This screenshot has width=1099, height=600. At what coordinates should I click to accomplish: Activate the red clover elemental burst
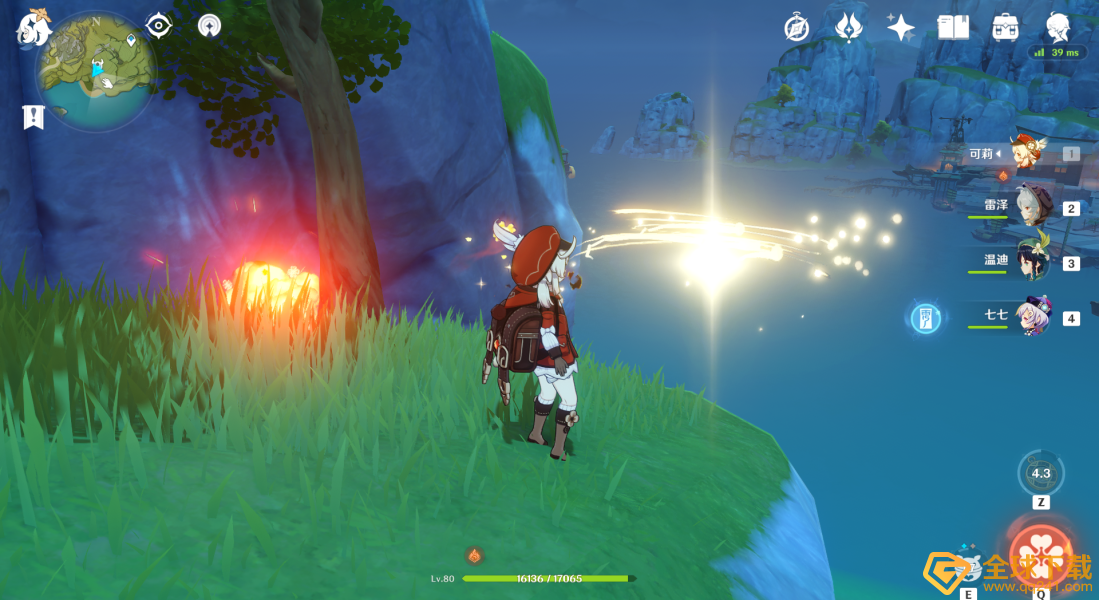[1040, 553]
